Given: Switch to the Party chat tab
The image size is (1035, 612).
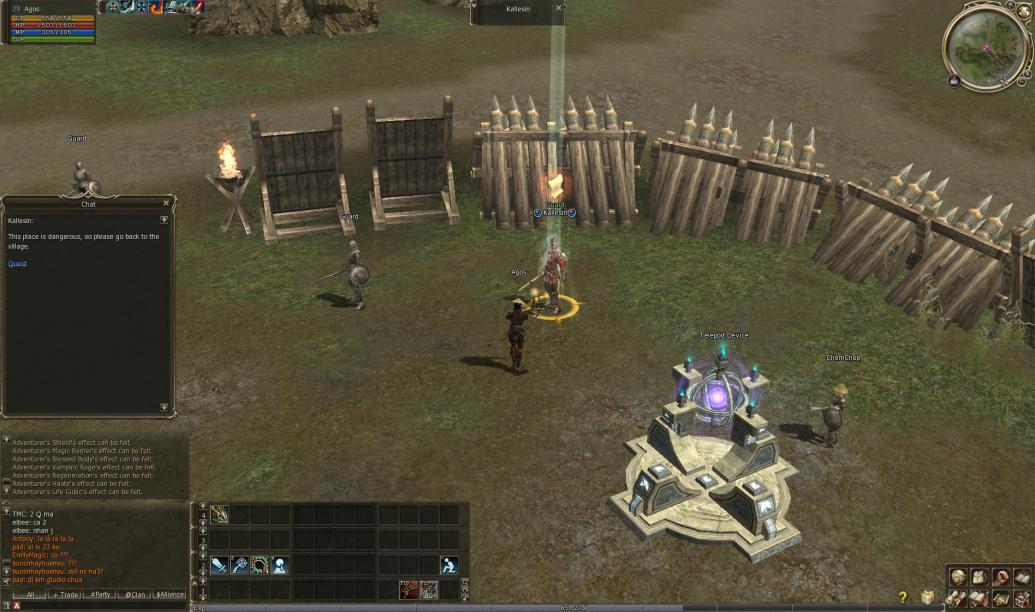Looking at the screenshot, I should pos(100,594).
